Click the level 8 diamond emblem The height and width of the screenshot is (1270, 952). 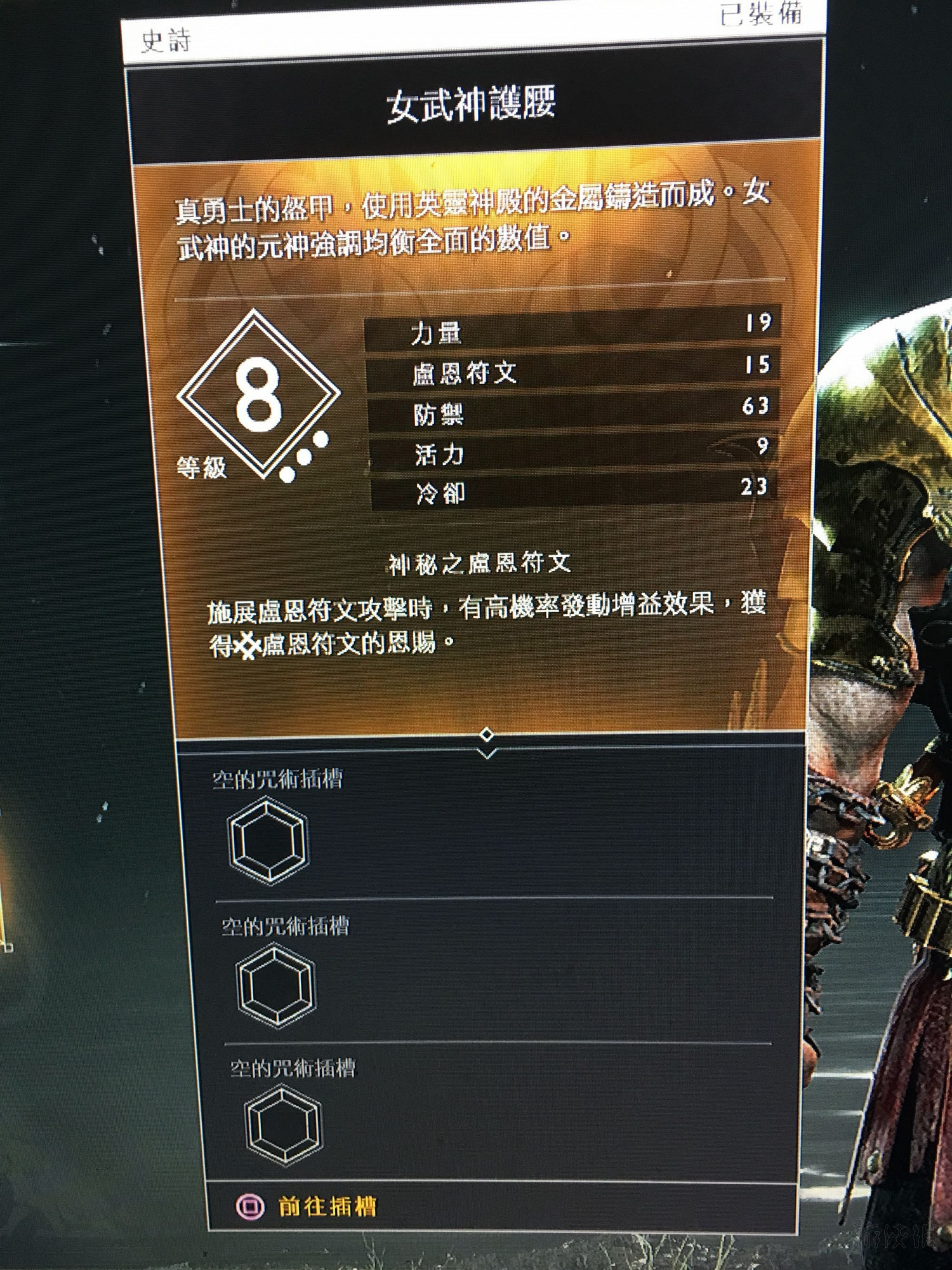(260, 397)
